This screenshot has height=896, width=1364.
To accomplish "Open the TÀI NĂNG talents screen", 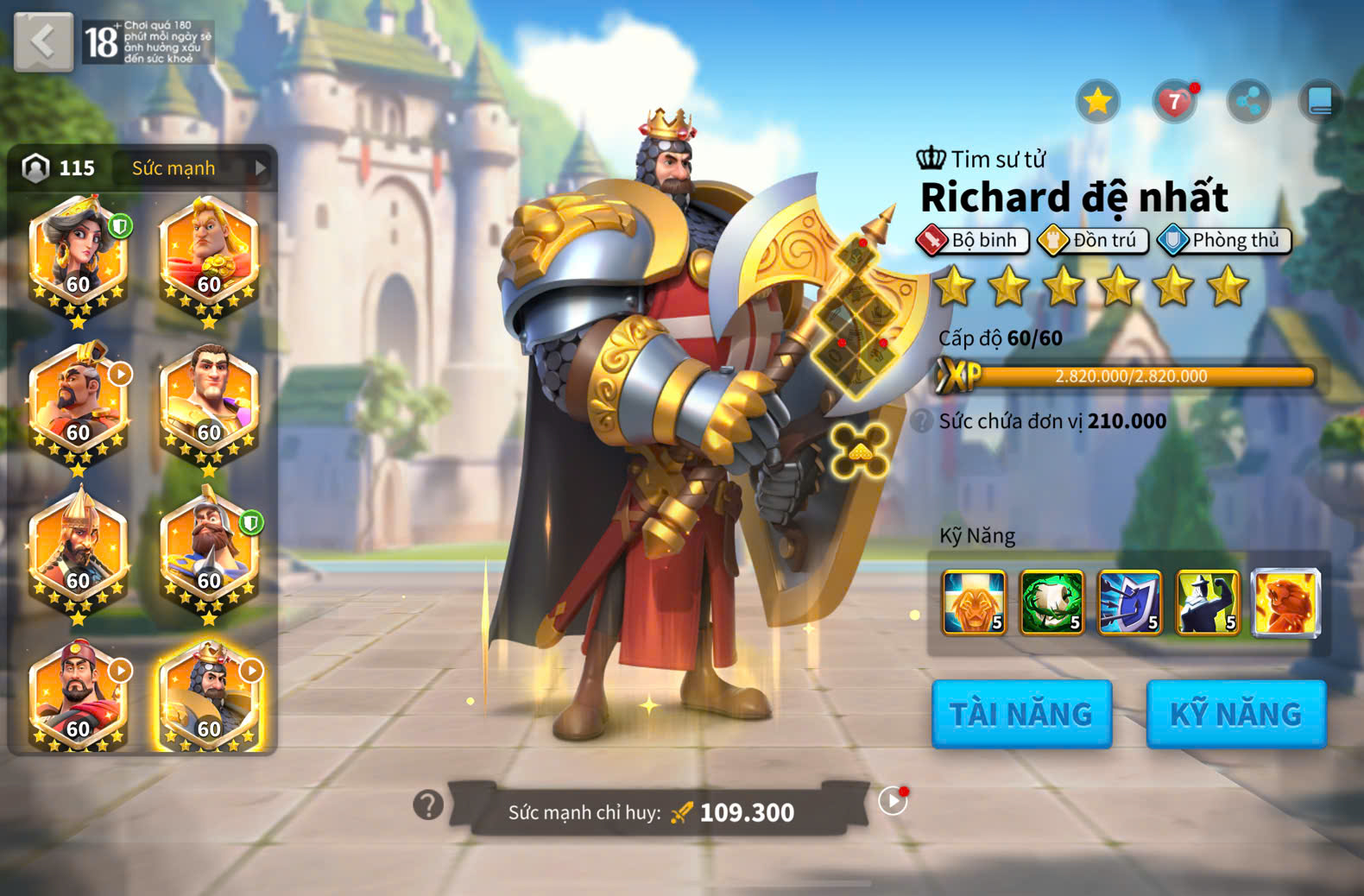I will click(1021, 714).
